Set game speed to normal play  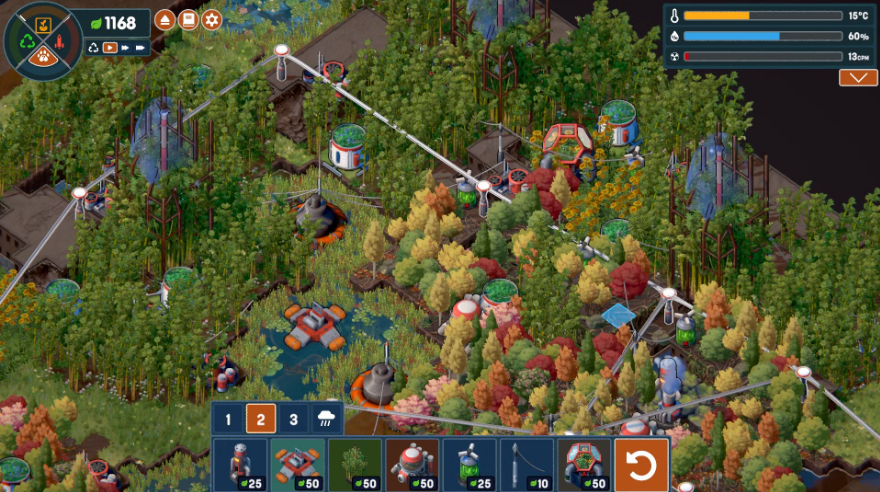[x=110, y=47]
